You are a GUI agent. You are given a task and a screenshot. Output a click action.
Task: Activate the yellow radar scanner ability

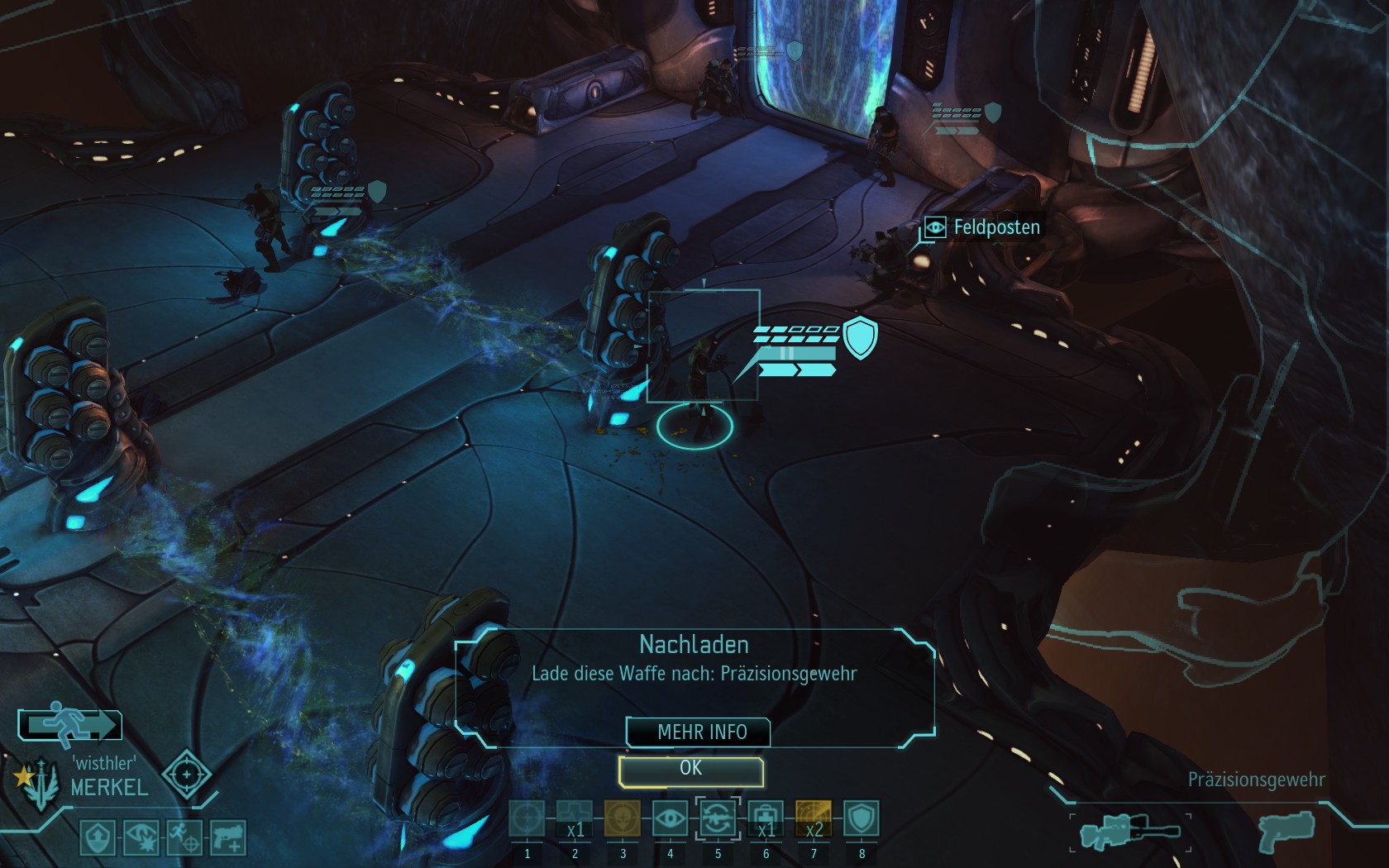pyautogui.click(x=814, y=819)
